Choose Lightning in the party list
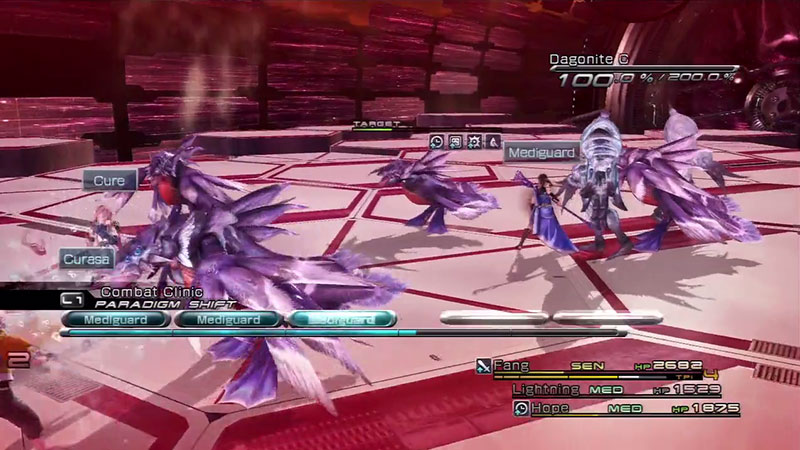The image size is (800, 450). (x=545, y=388)
